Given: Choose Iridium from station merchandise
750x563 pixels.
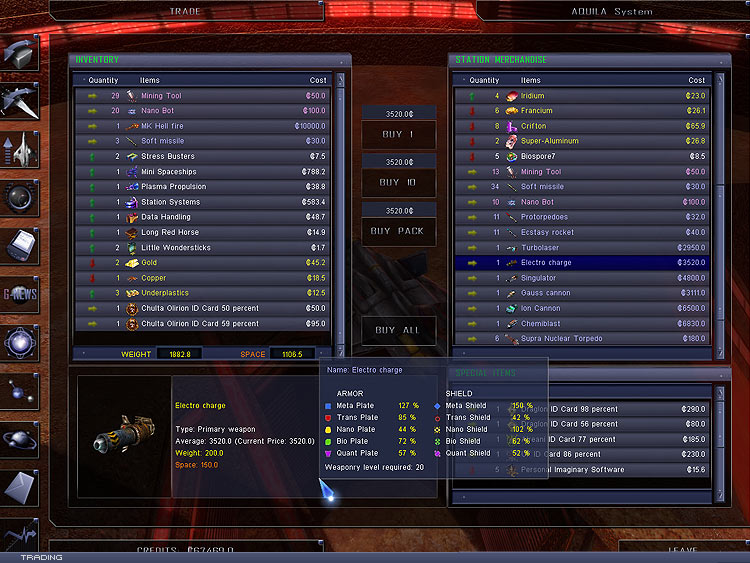Looking at the screenshot, I should click(x=590, y=96).
